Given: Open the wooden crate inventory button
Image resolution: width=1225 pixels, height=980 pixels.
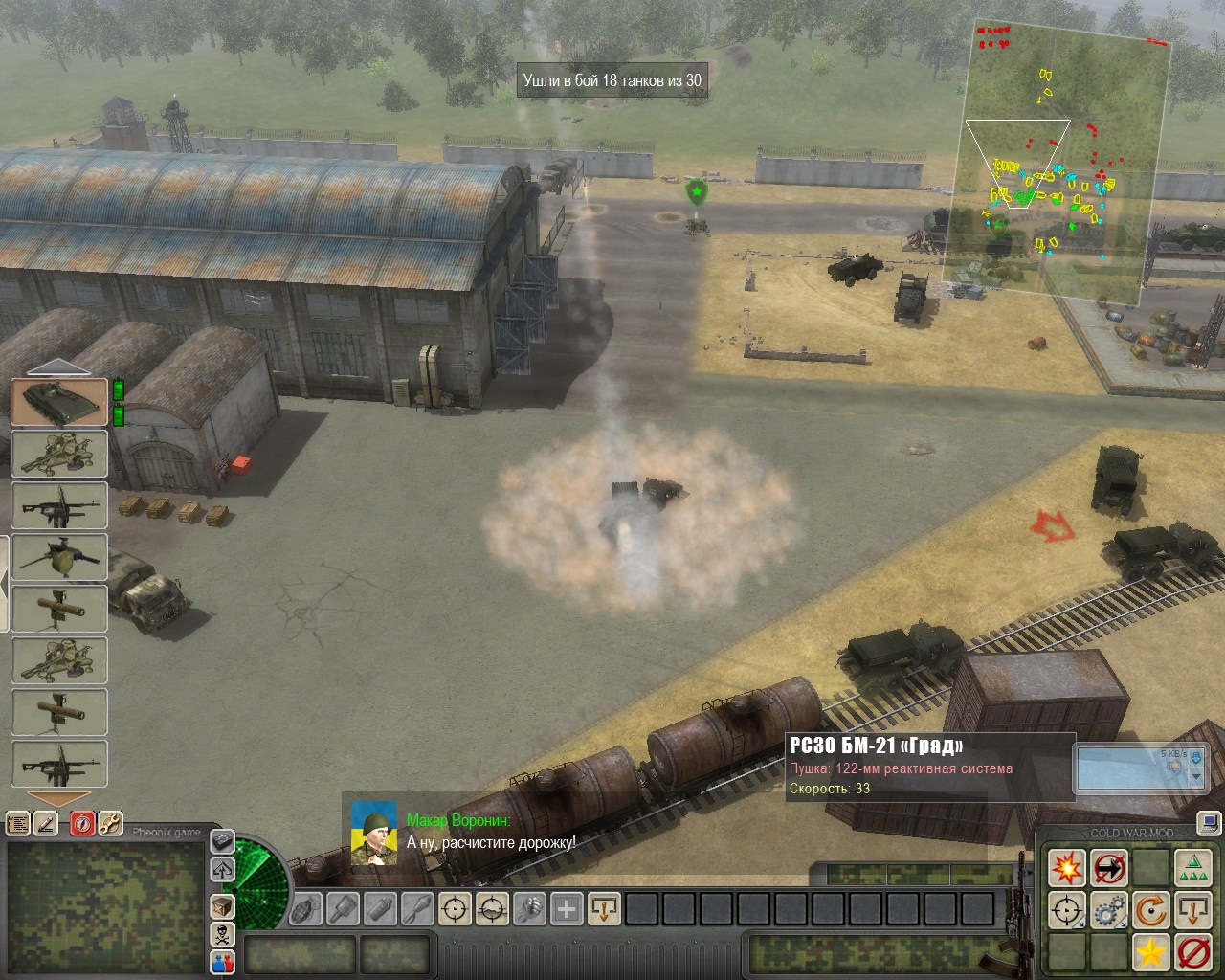Looking at the screenshot, I should [222, 905].
